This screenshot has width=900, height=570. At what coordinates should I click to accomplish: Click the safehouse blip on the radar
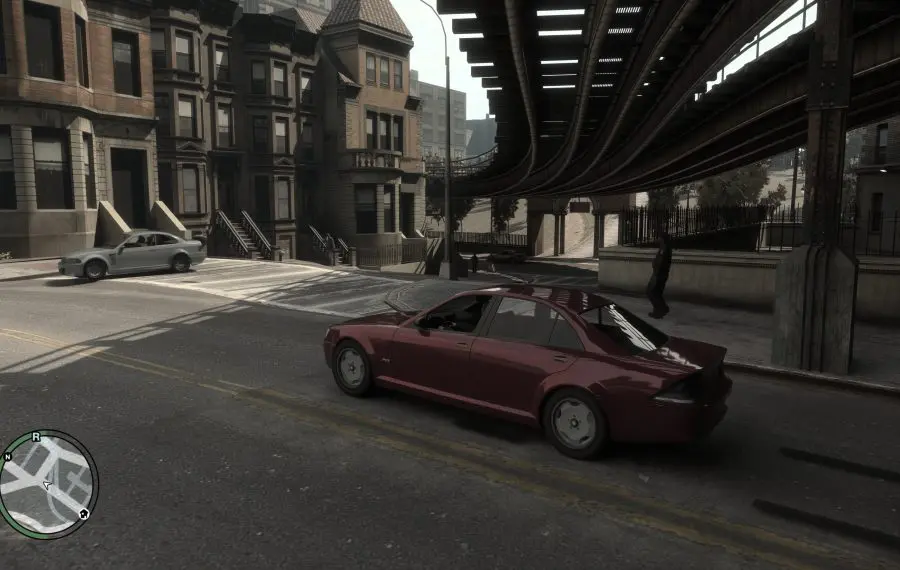(83, 514)
